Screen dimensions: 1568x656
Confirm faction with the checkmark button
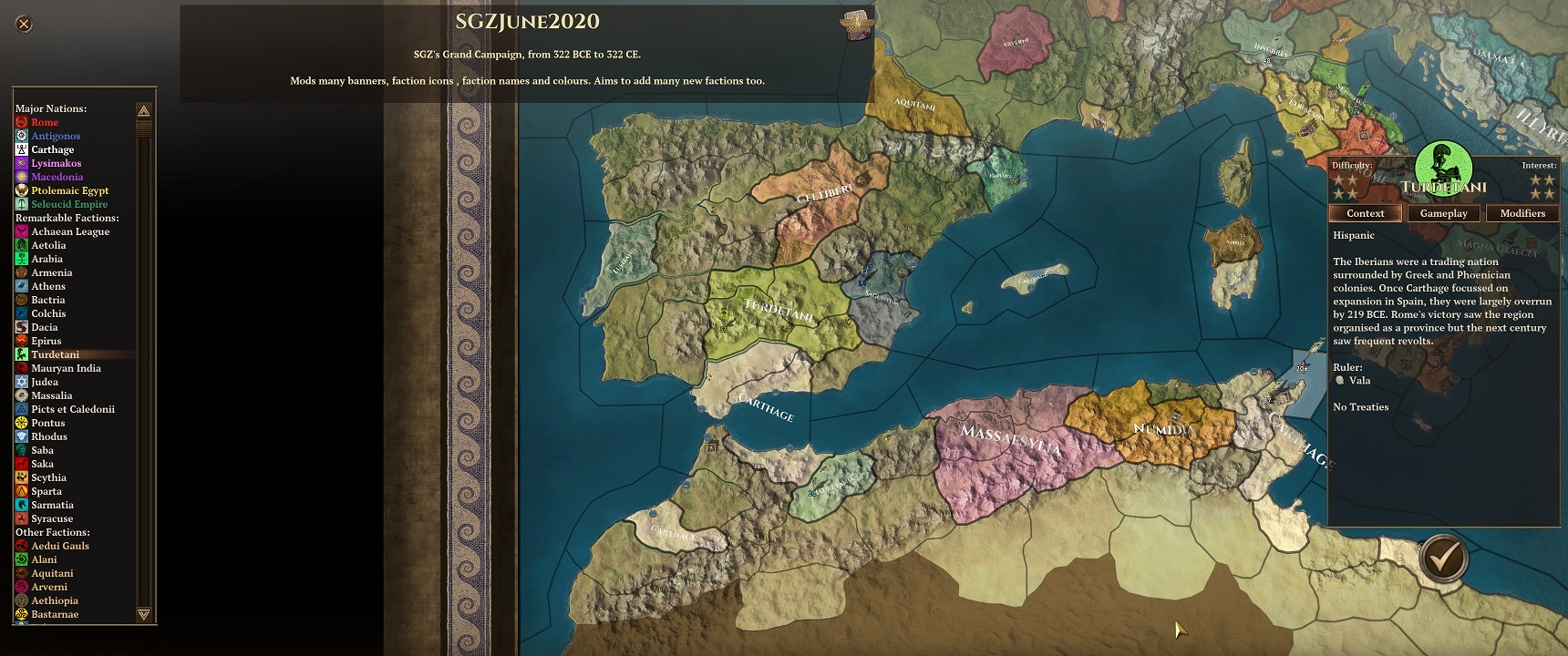tap(1442, 557)
